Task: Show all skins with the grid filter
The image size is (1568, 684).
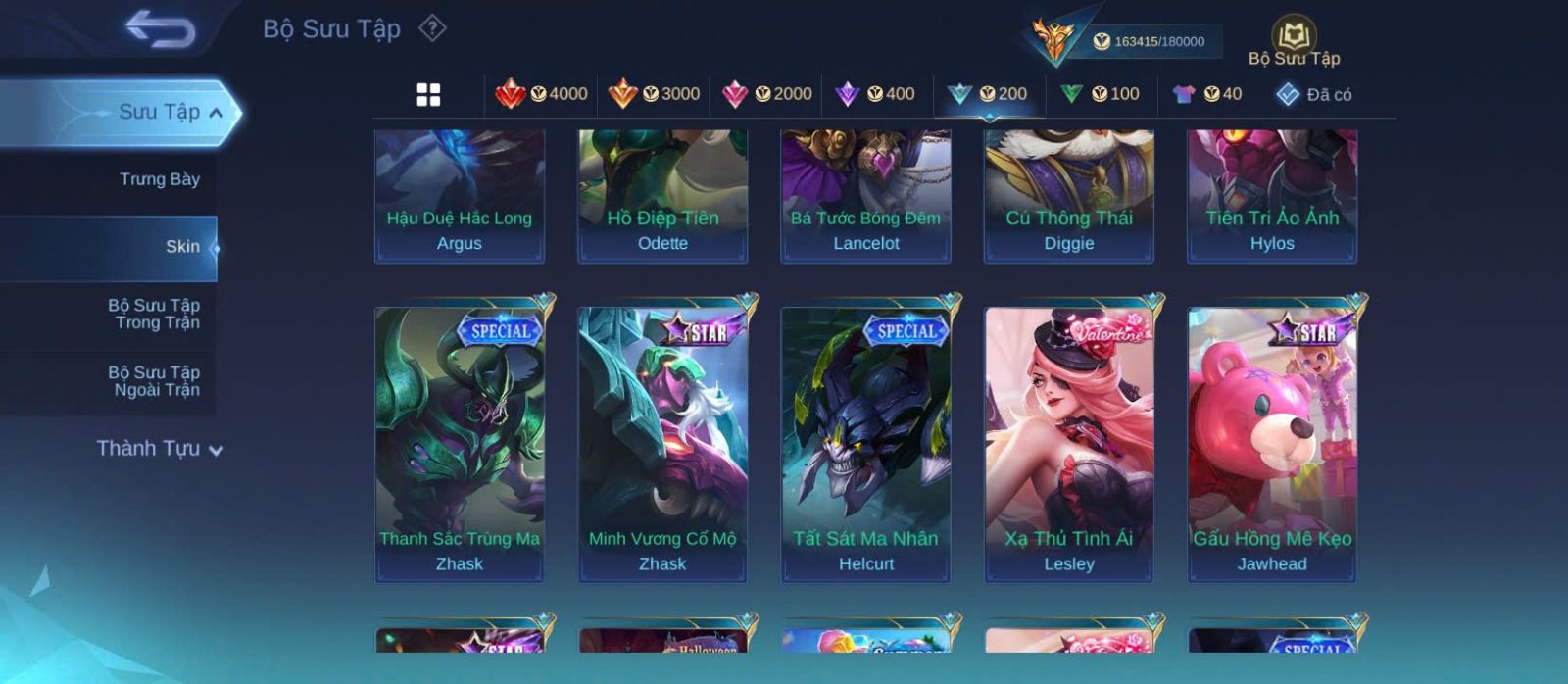Action: point(428,94)
